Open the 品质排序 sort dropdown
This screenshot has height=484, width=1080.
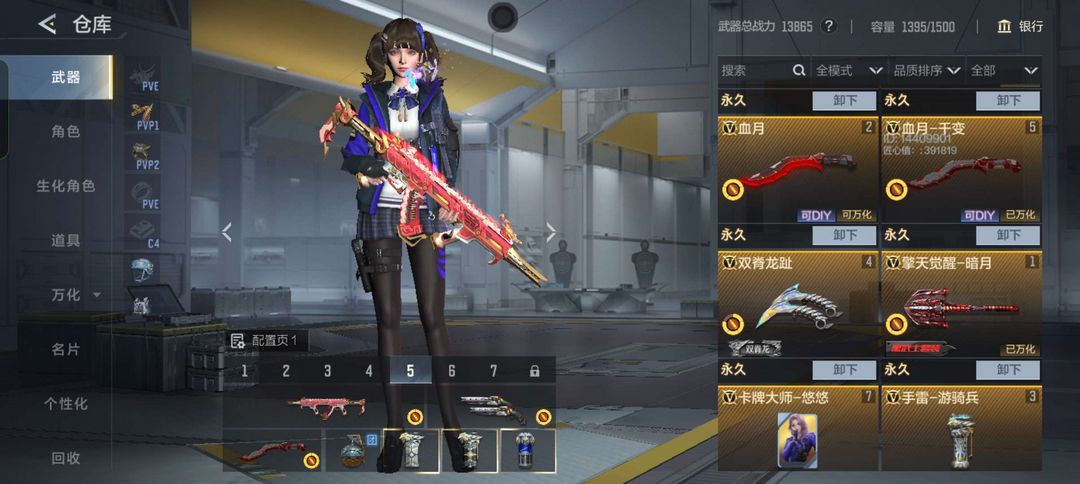927,71
